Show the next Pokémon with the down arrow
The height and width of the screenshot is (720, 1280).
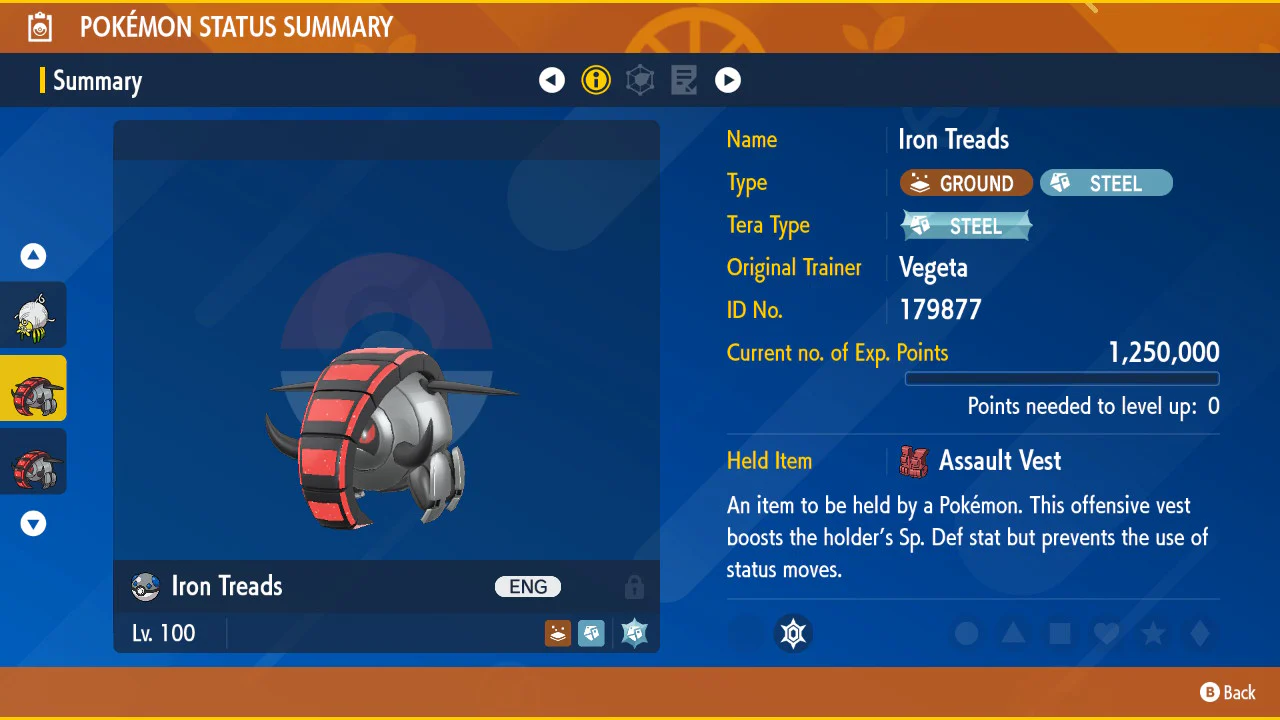(x=34, y=523)
